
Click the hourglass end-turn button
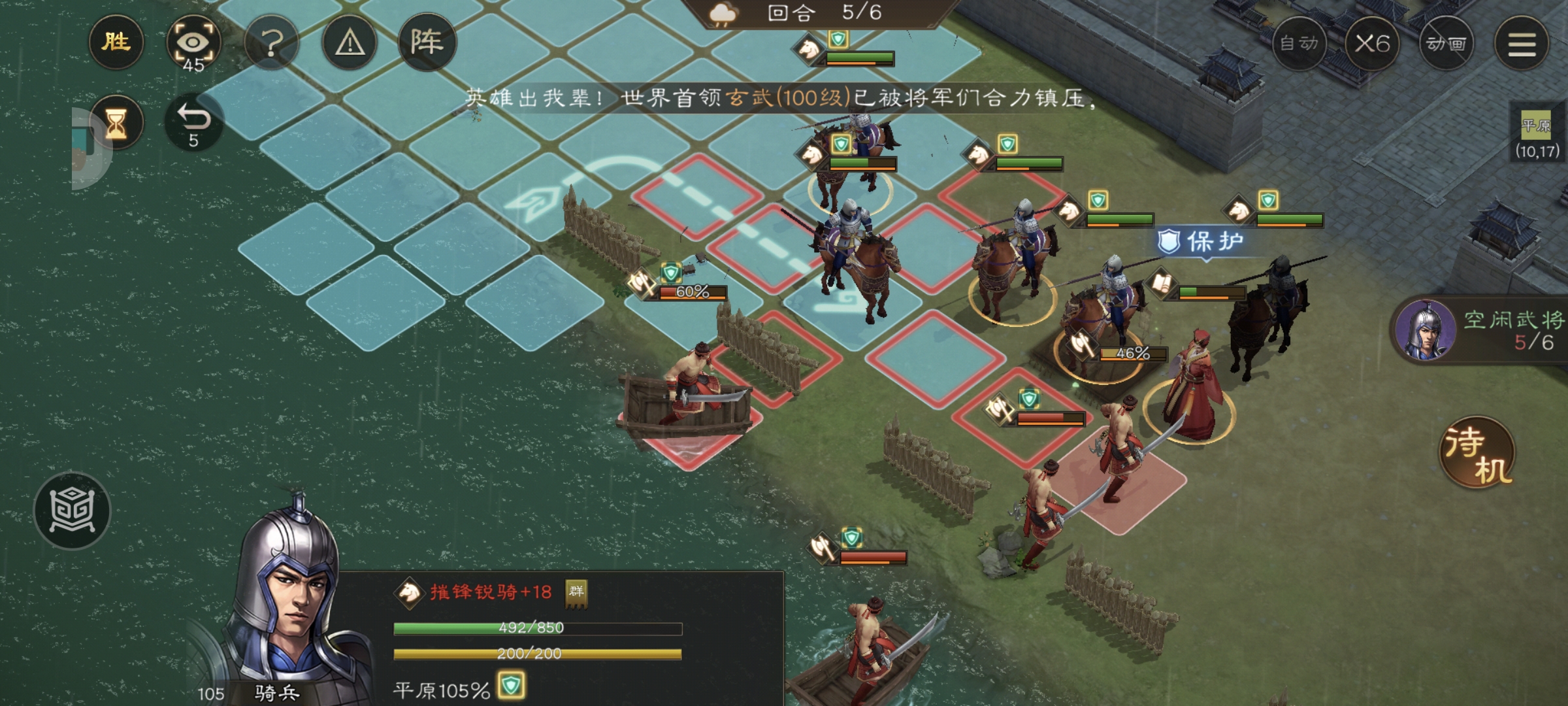tap(116, 124)
